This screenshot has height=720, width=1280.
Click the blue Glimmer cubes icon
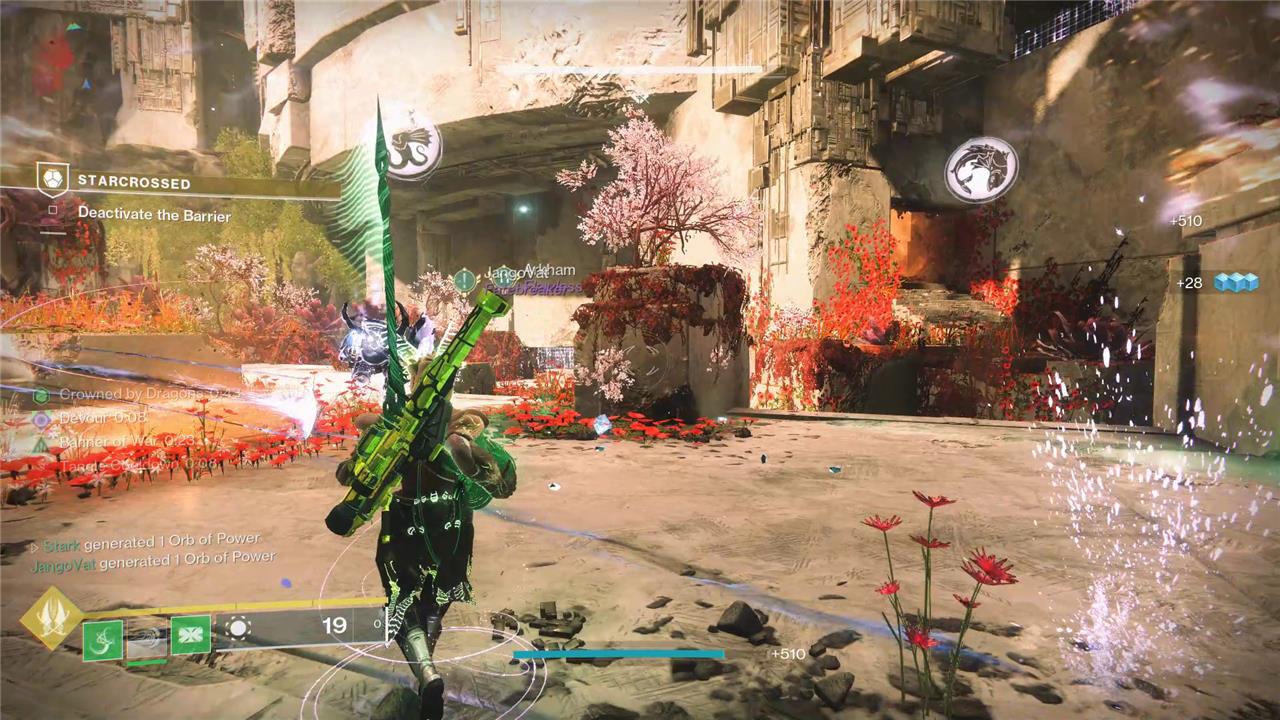[1235, 283]
